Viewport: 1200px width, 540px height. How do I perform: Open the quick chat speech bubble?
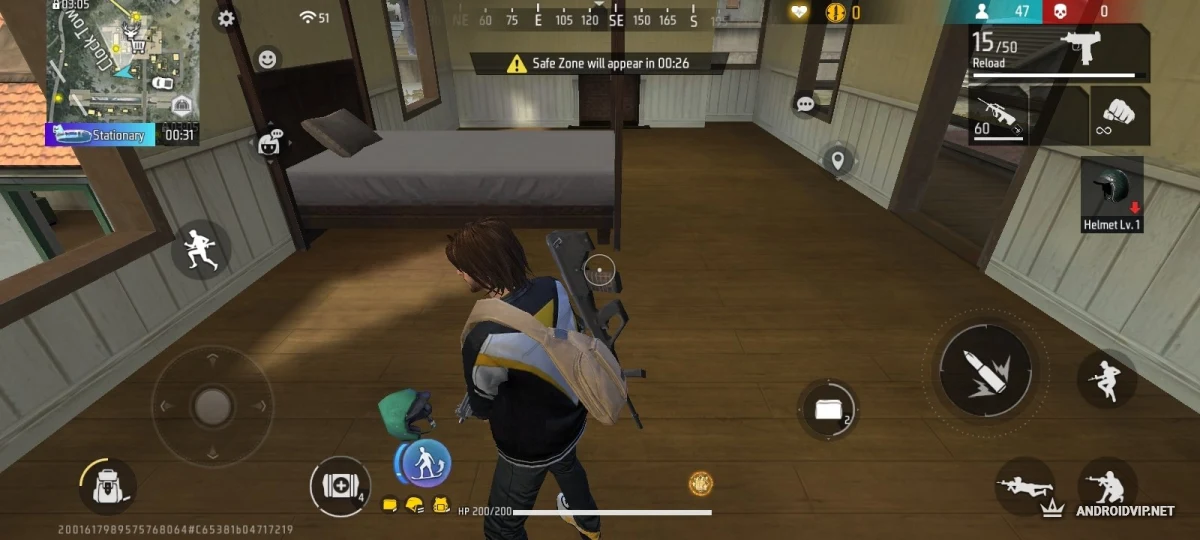[806, 104]
